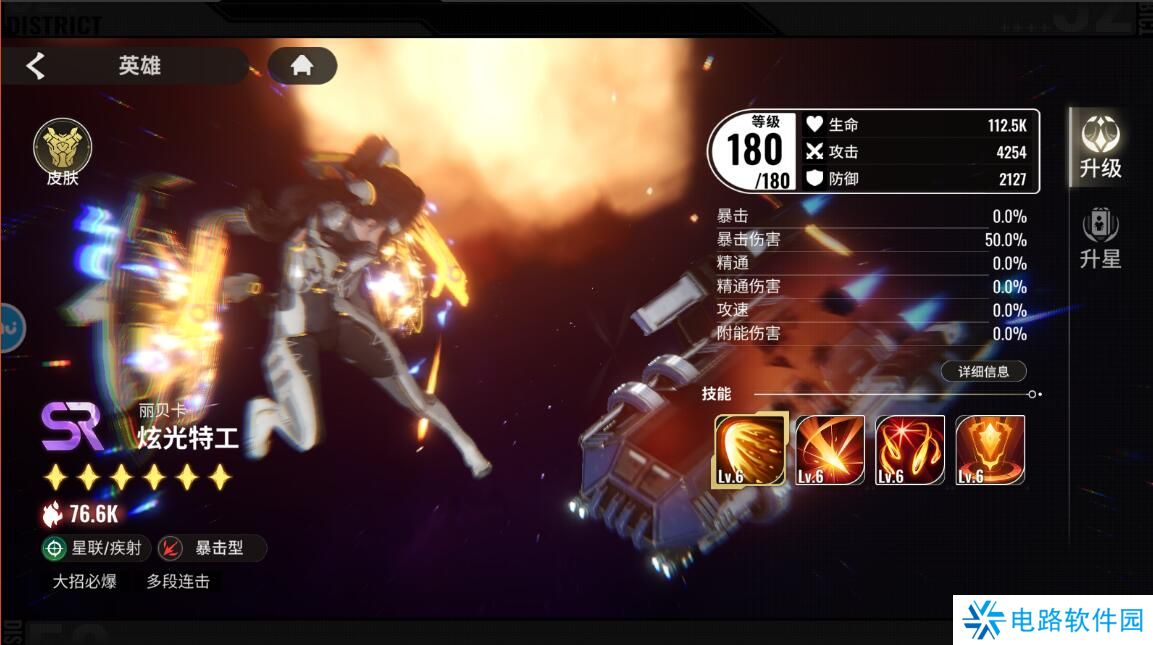Image resolution: width=1153 pixels, height=645 pixels.
Task: Go back using the arrow beside 英雄
Action: [x=36, y=66]
